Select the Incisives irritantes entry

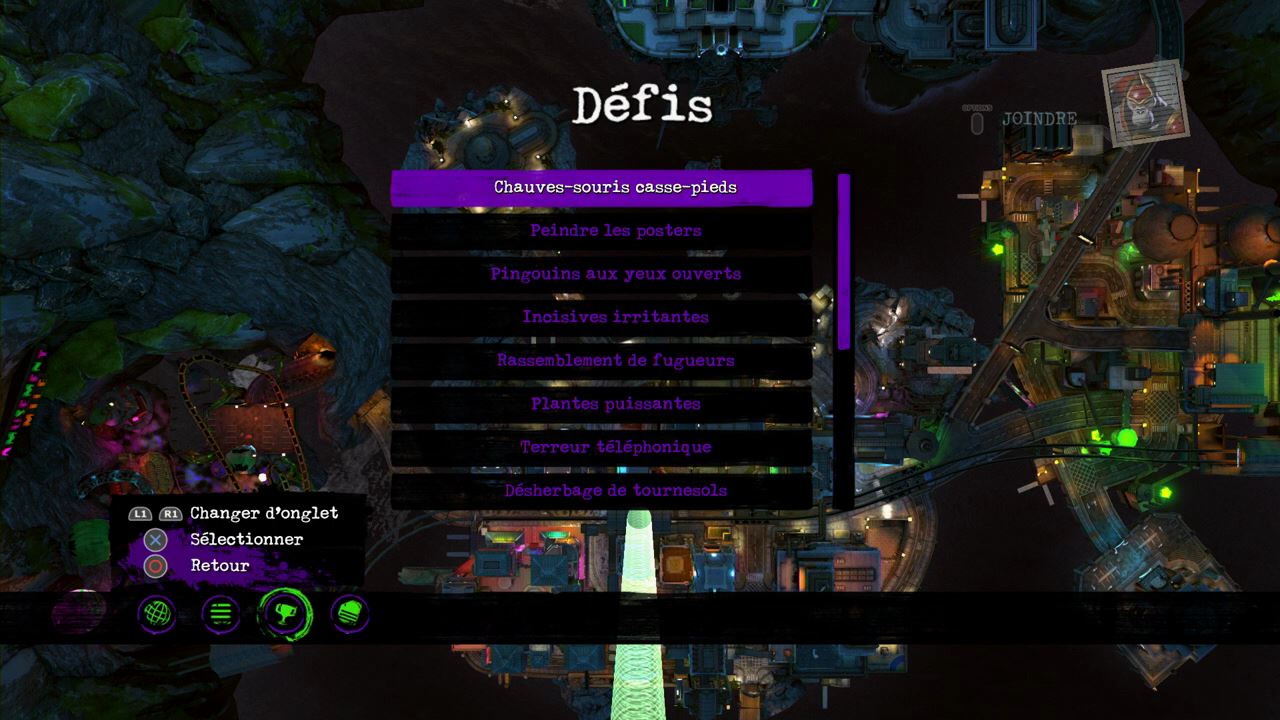pos(601,317)
